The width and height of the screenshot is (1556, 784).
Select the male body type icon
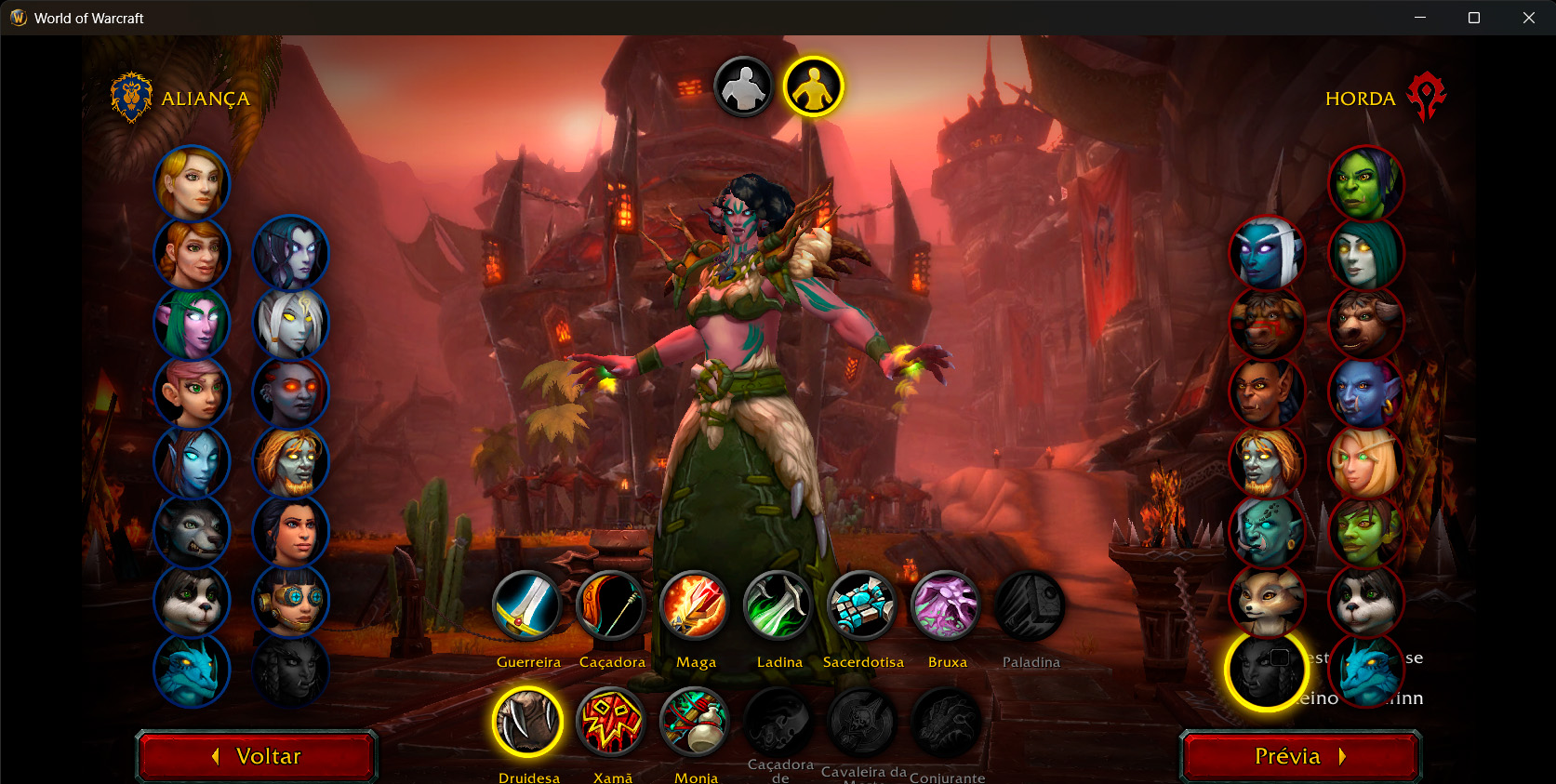pos(743,87)
